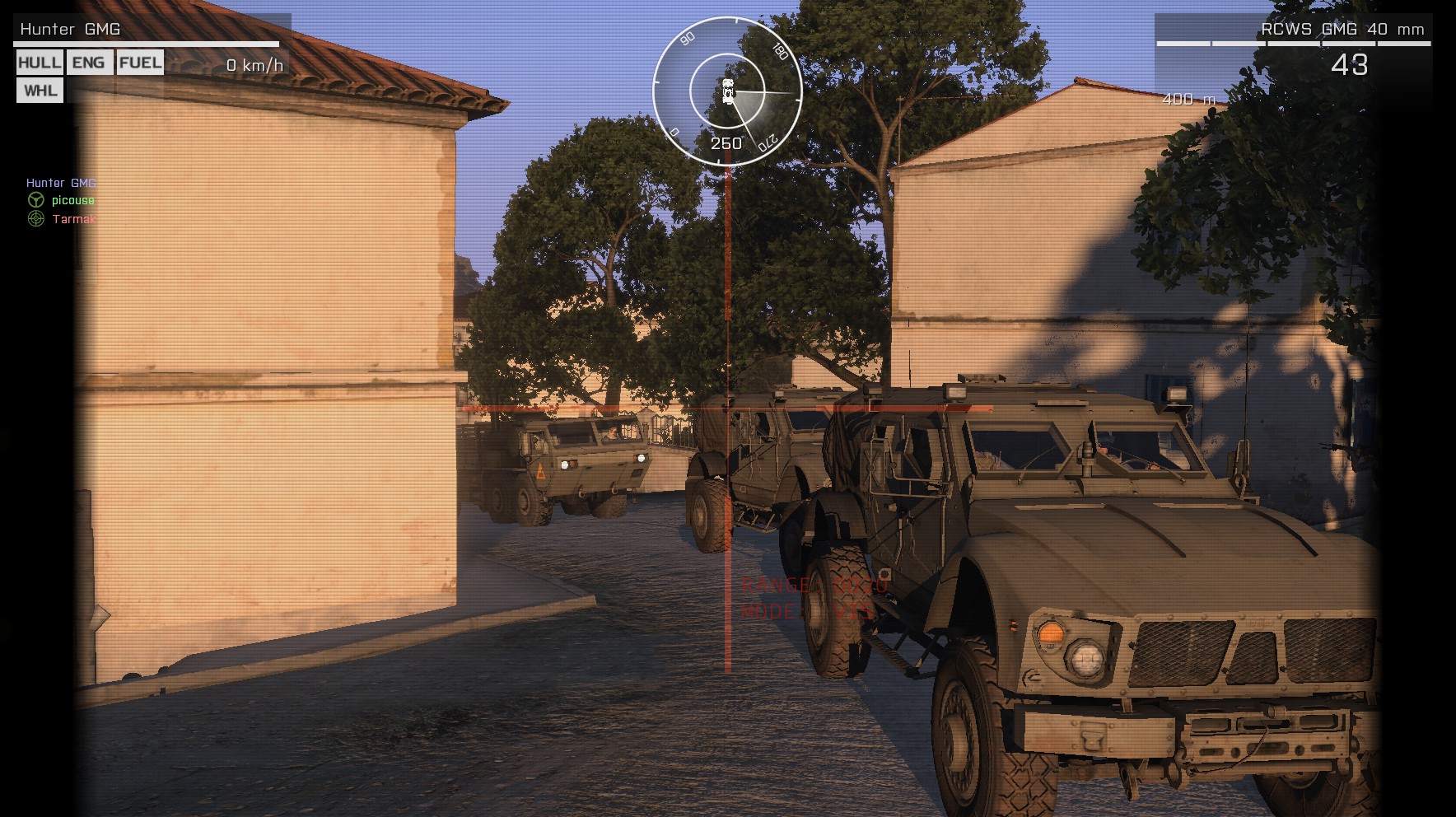Image resolution: width=1456 pixels, height=817 pixels.
Task: Click the circular compass radar
Action: coord(727,90)
